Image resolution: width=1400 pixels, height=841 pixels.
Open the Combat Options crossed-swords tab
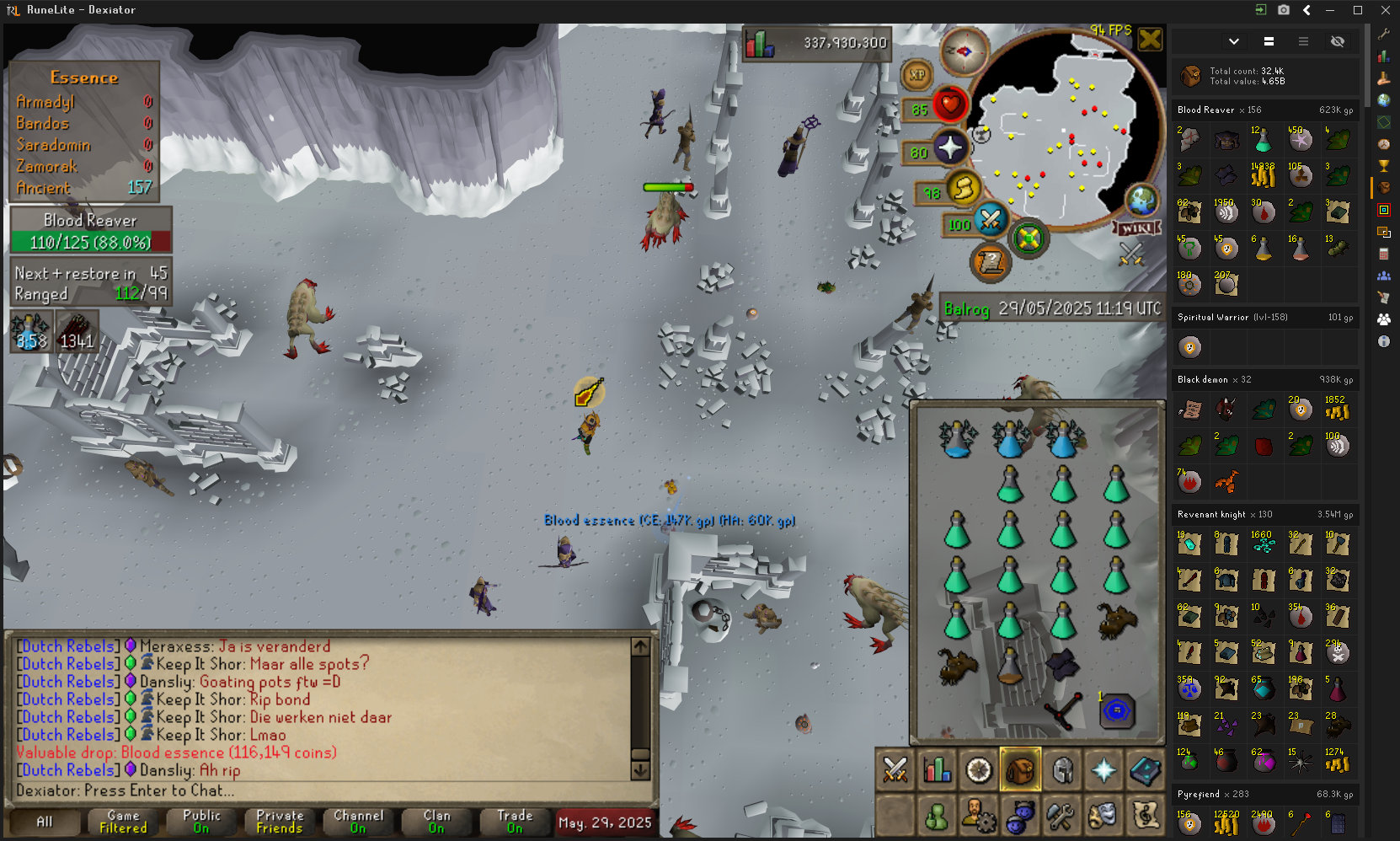[x=895, y=769]
